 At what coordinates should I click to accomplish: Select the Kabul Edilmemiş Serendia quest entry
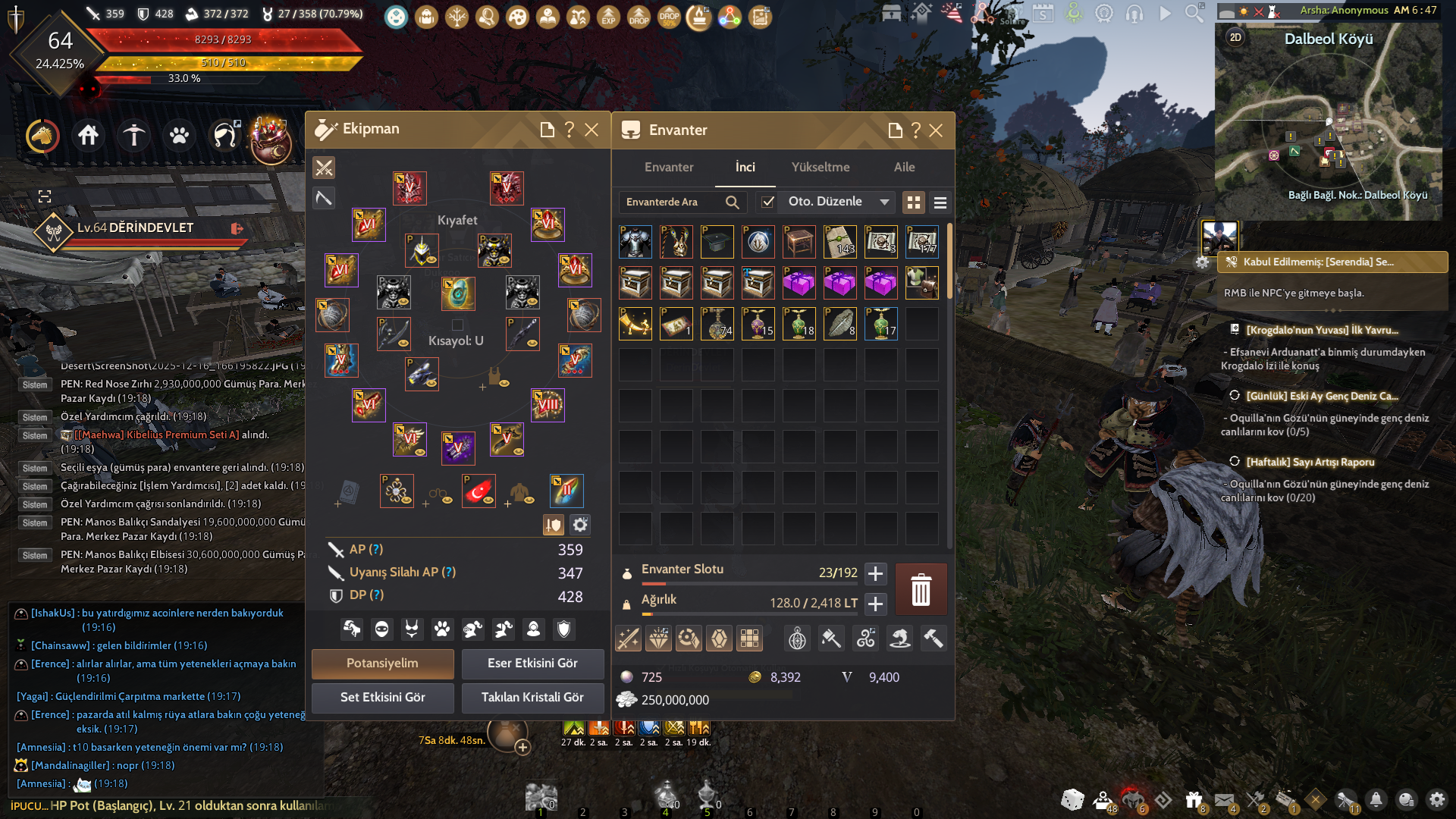[x=1332, y=262]
